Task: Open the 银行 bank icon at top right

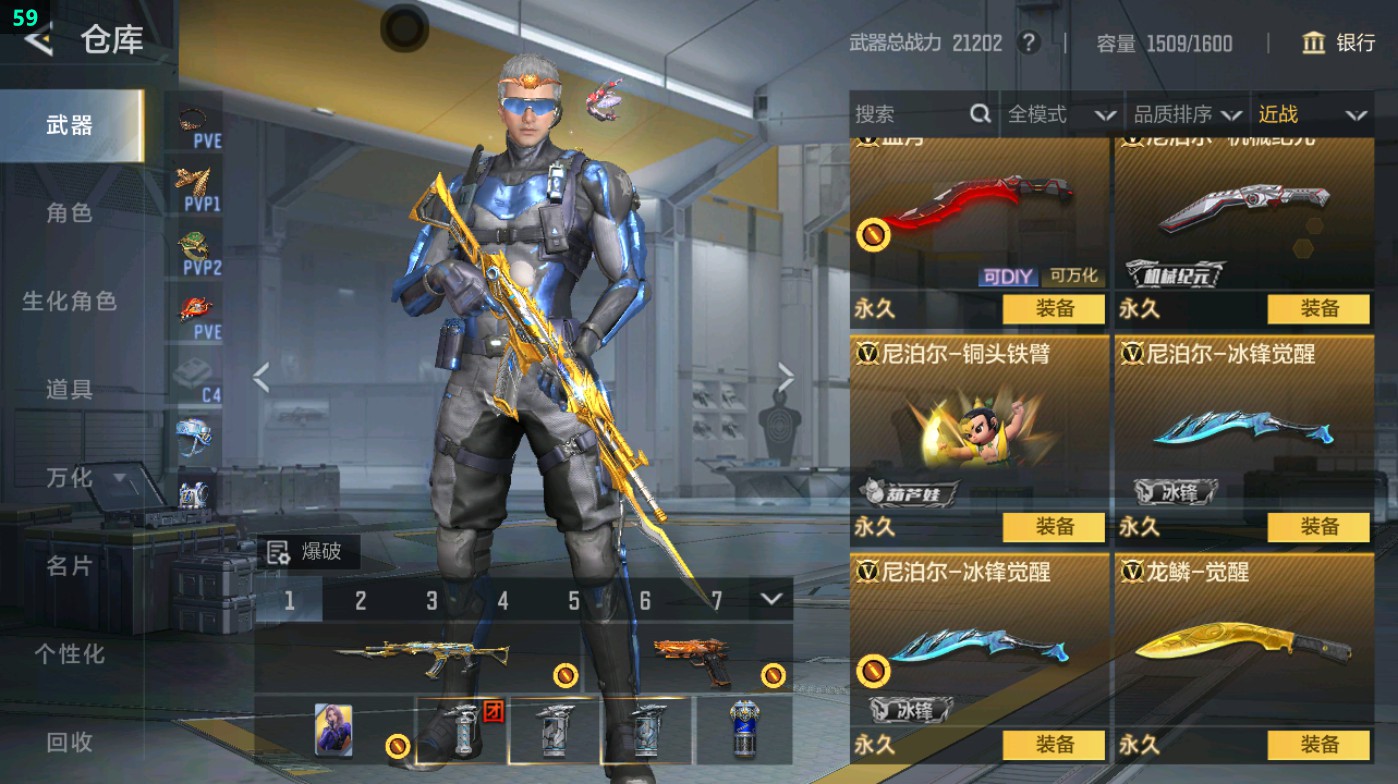Action: click(x=1313, y=44)
